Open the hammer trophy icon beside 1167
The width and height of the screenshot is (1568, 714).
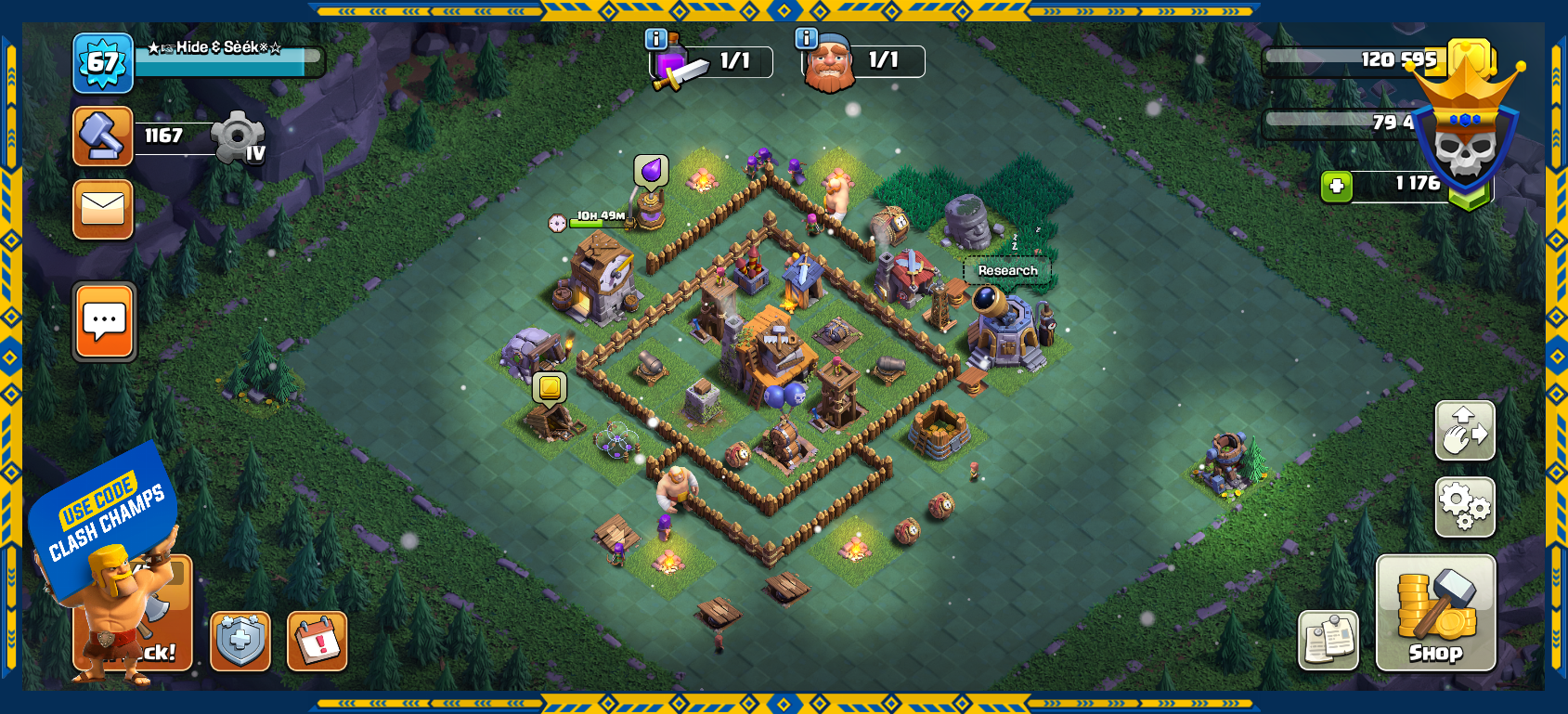(103, 136)
